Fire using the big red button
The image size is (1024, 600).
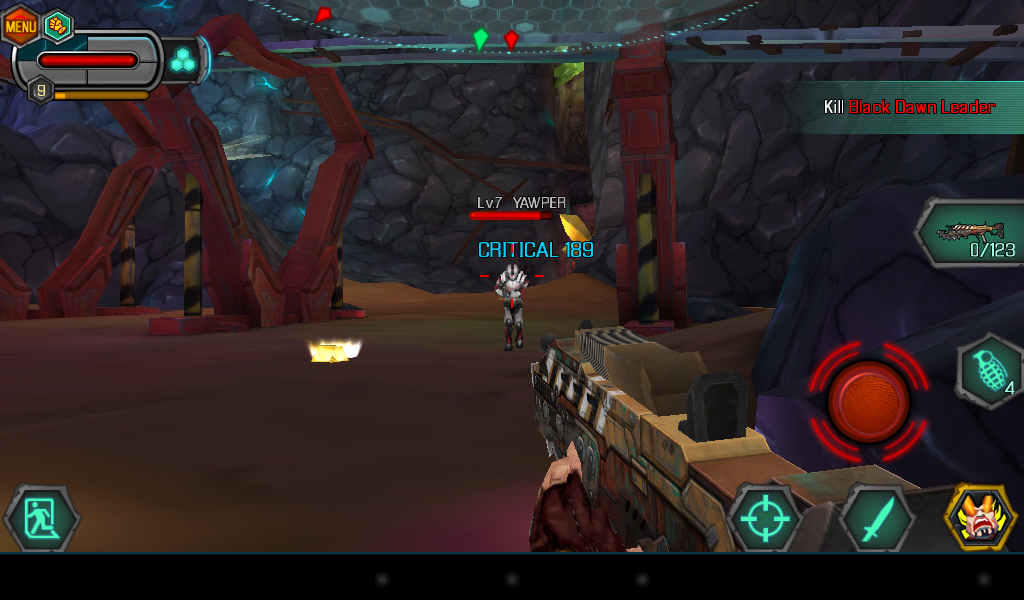868,402
